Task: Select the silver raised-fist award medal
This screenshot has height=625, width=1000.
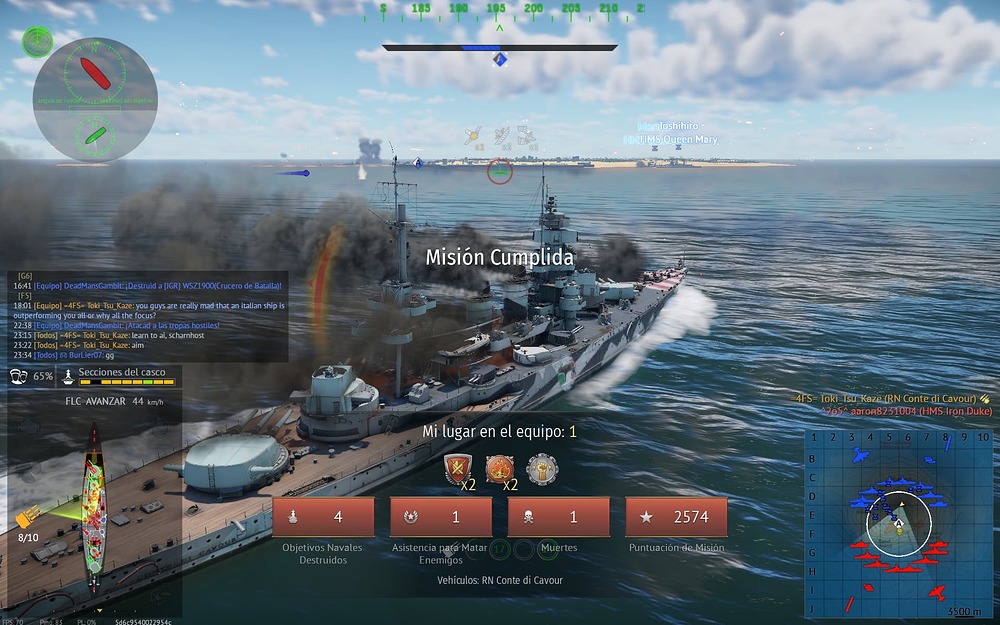Action: pyautogui.click(x=541, y=468)
